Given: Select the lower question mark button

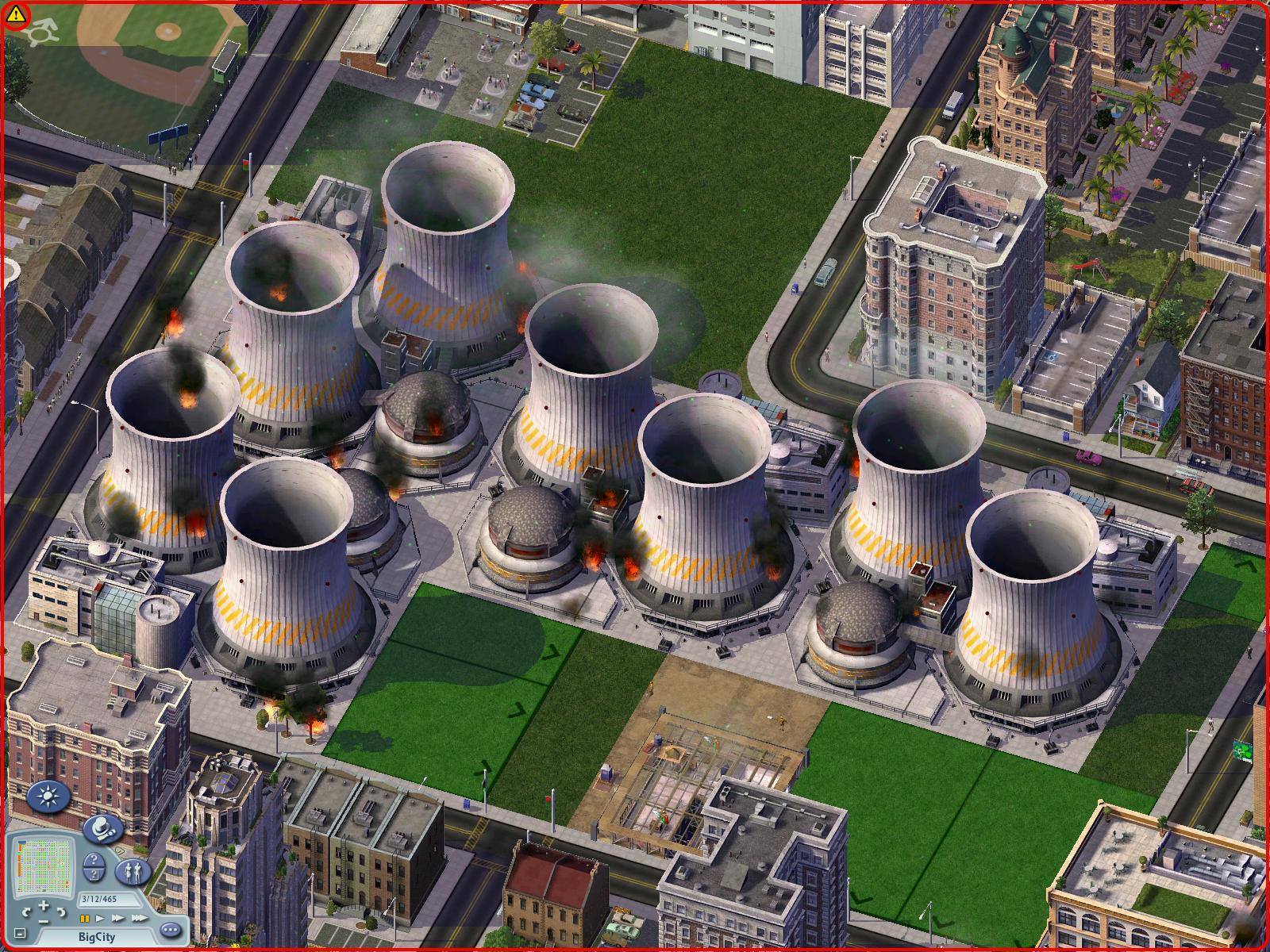Looking at the screenshot, I should click(x=93, y=874).
